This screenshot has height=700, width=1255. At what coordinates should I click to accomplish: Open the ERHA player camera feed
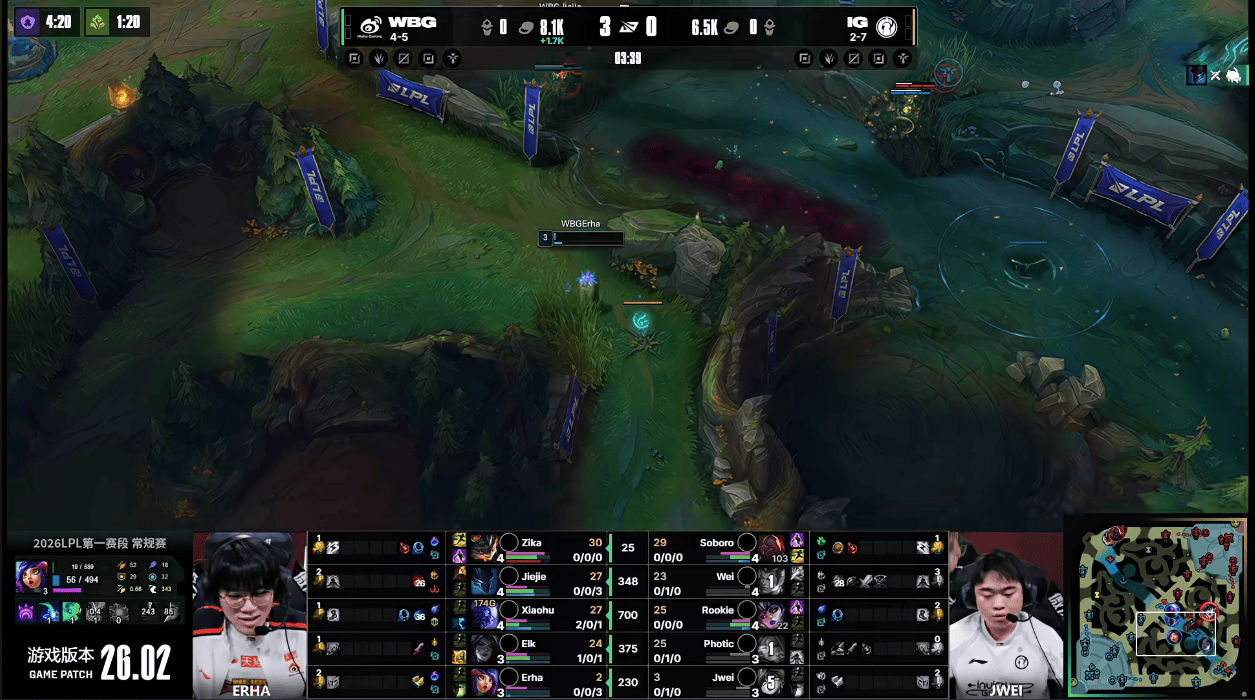coord(249,615)
